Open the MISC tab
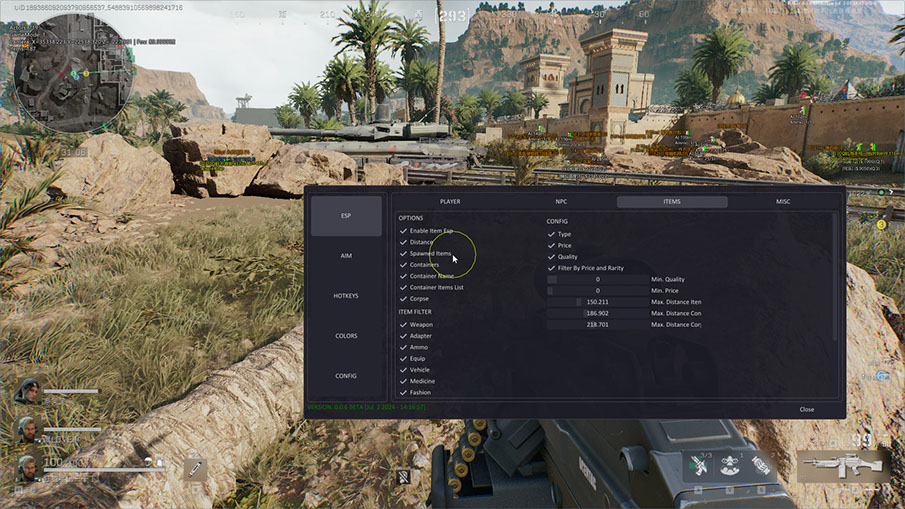 783,202
